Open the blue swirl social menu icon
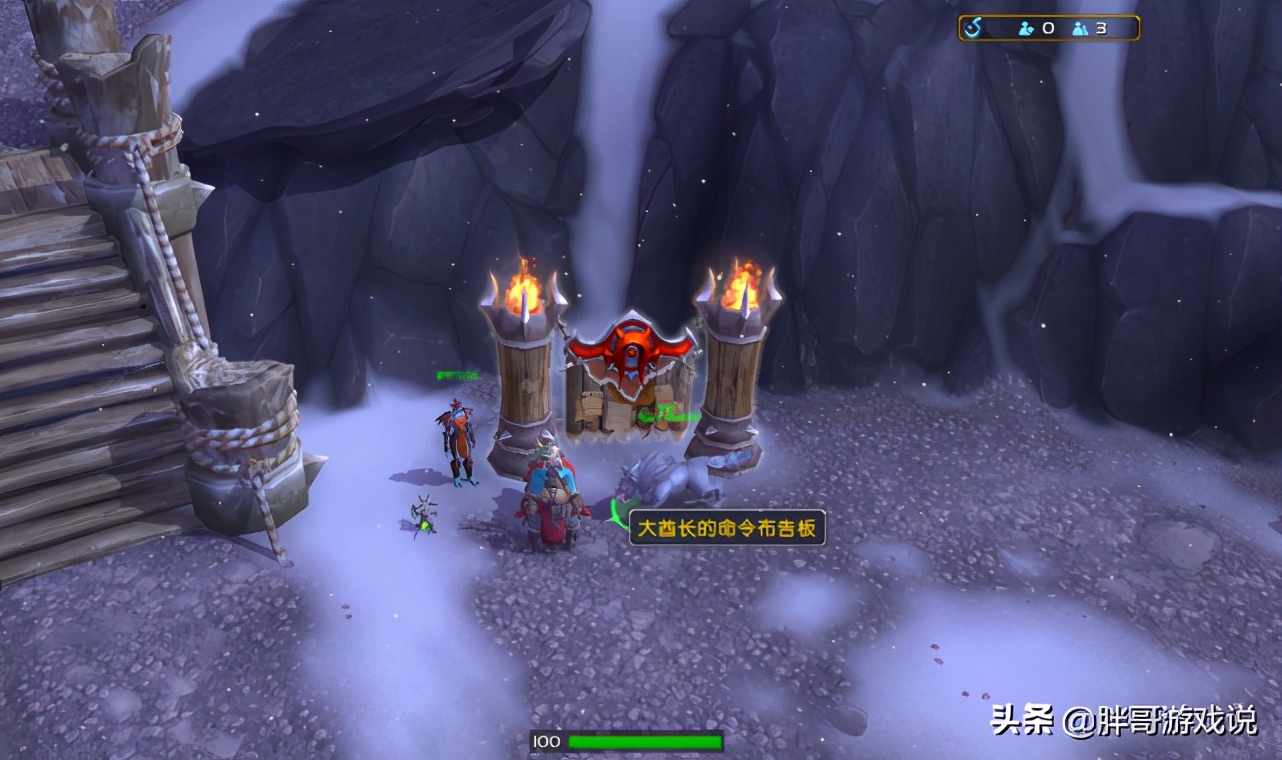Screen dimensions: 1282x760 (974, 28)
